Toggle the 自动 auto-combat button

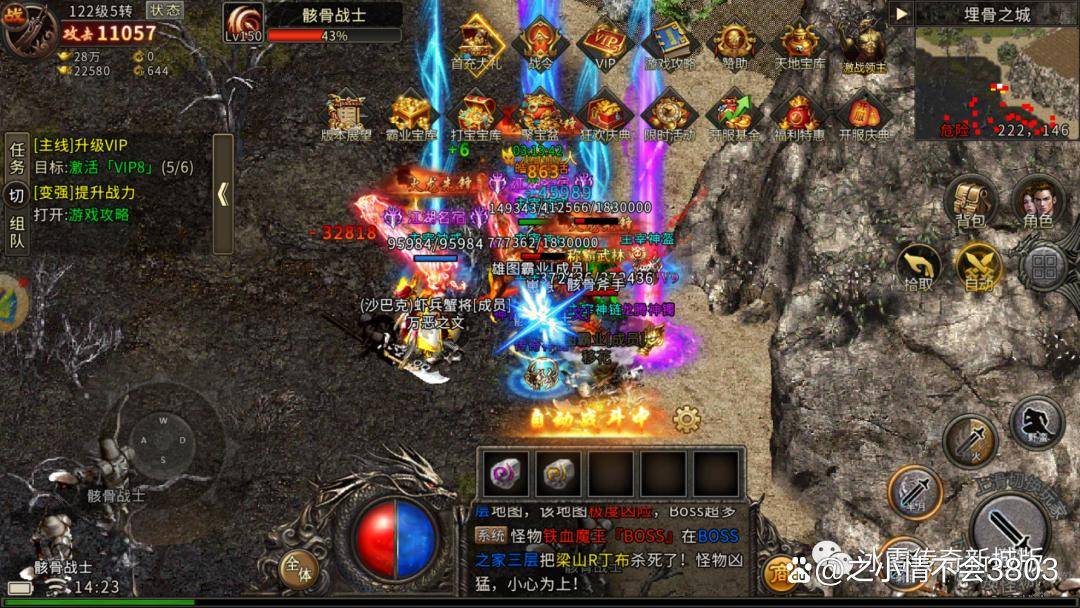979,266
